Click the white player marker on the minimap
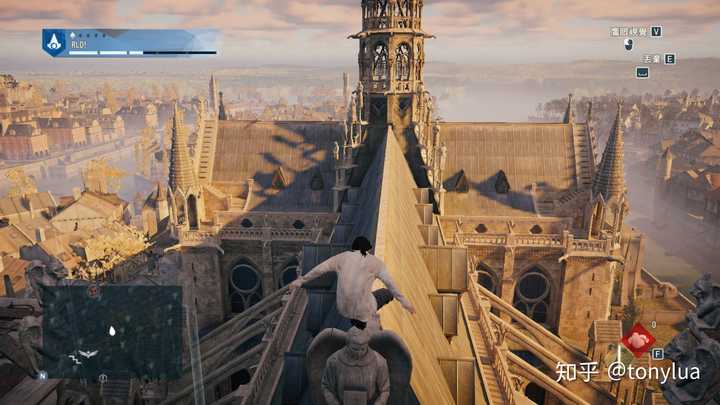 coord(111,330)
